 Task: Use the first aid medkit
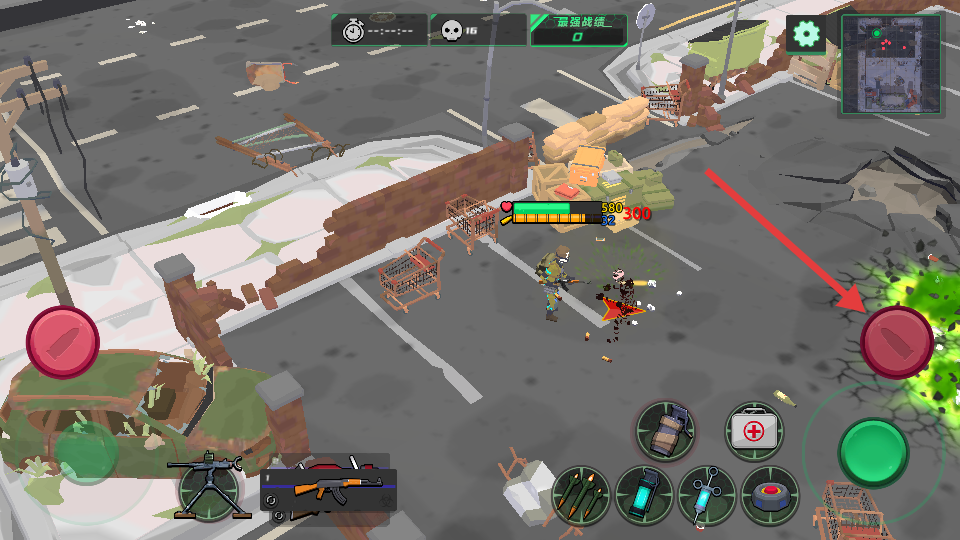(753, 432)
